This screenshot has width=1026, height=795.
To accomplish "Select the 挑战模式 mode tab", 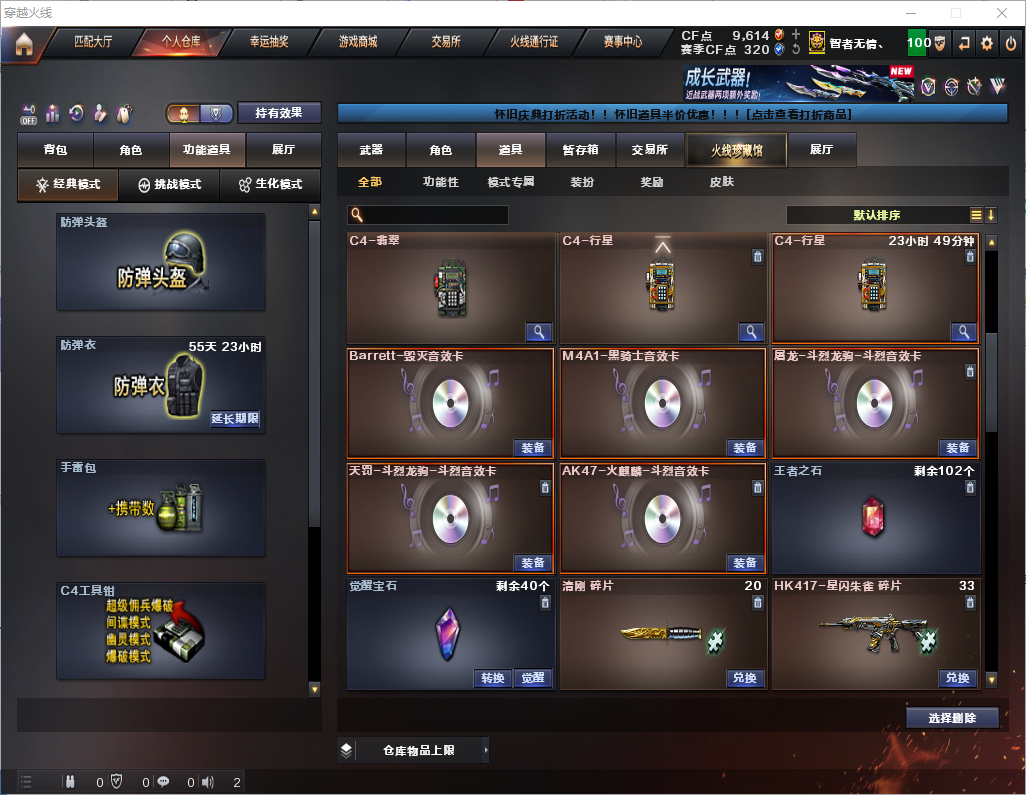I will 170,185.
